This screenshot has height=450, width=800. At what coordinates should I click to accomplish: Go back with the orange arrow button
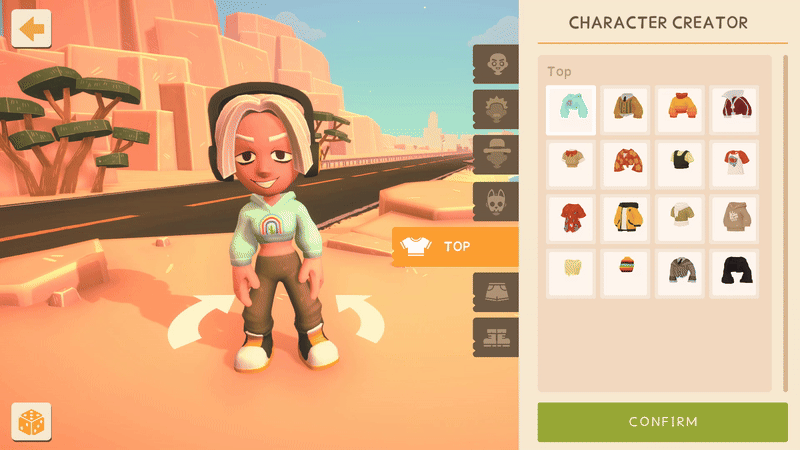[x=32, y=28]
